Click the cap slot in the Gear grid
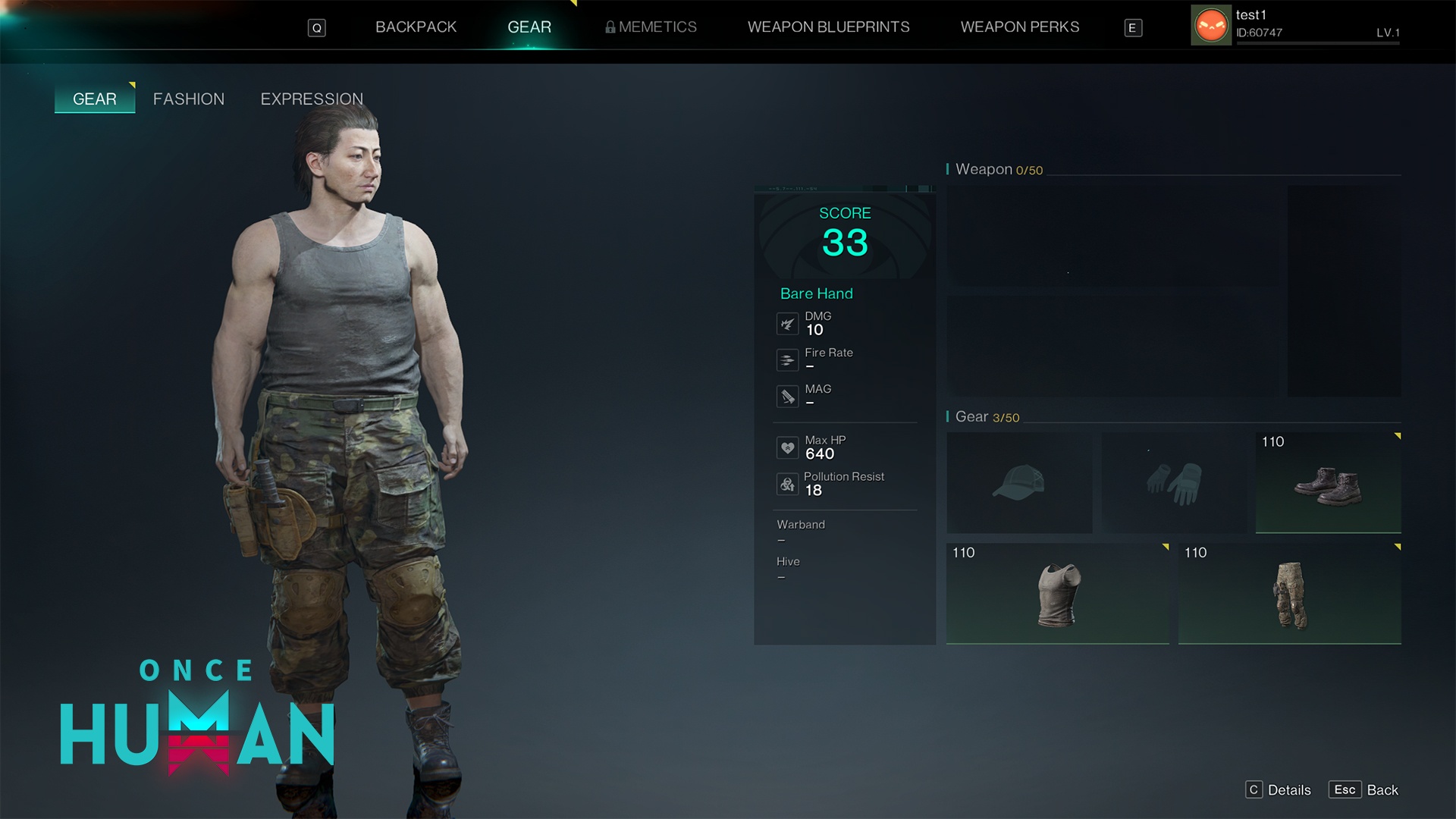This screenshot has width=1456, height=819. pyautogui.click(x=1019, y=483)
